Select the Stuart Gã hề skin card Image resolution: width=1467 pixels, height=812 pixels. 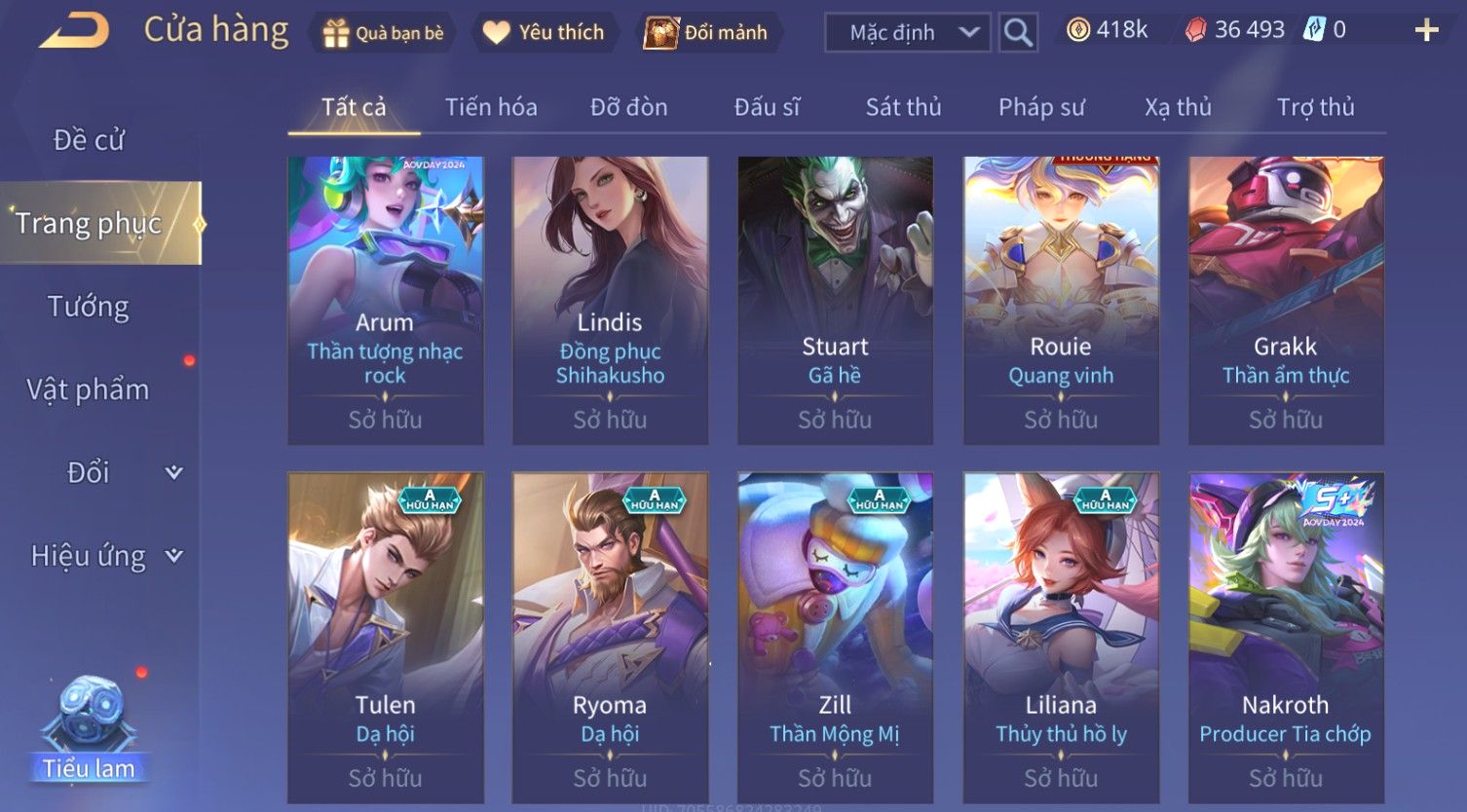click(x=835, y=300)
